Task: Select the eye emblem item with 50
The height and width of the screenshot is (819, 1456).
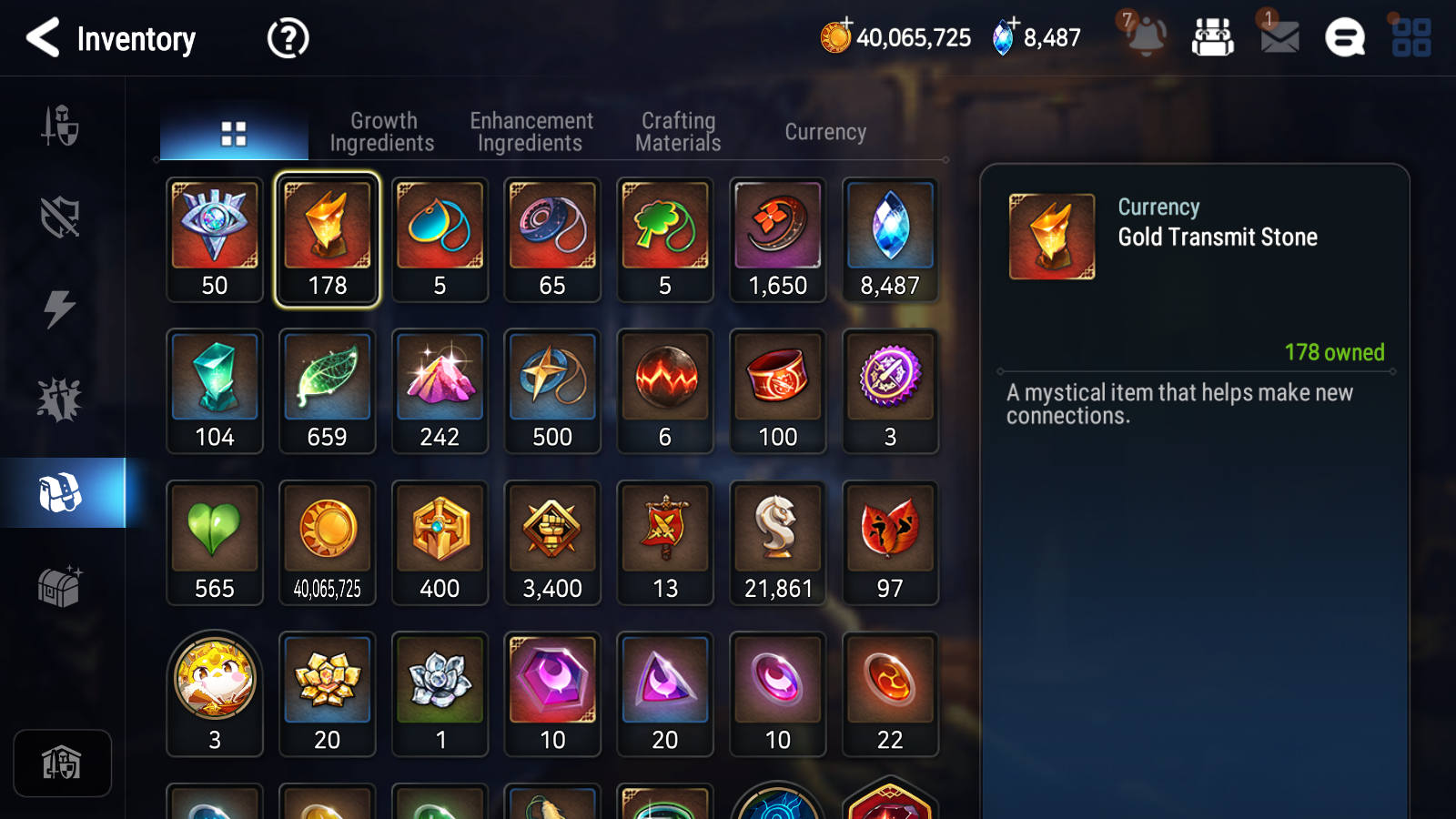Action: click(215, 239)
